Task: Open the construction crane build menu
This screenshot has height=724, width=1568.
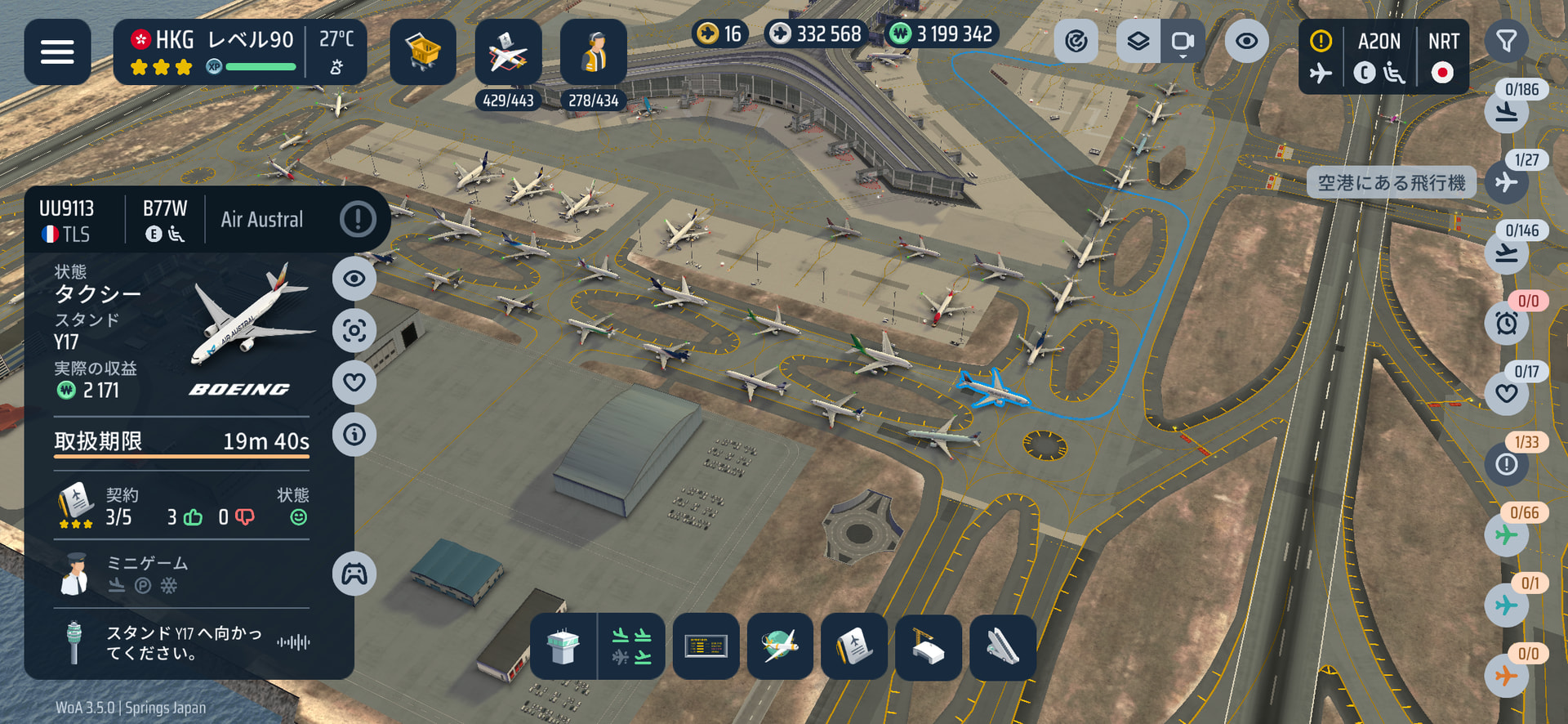Action: tap(929, 646)
